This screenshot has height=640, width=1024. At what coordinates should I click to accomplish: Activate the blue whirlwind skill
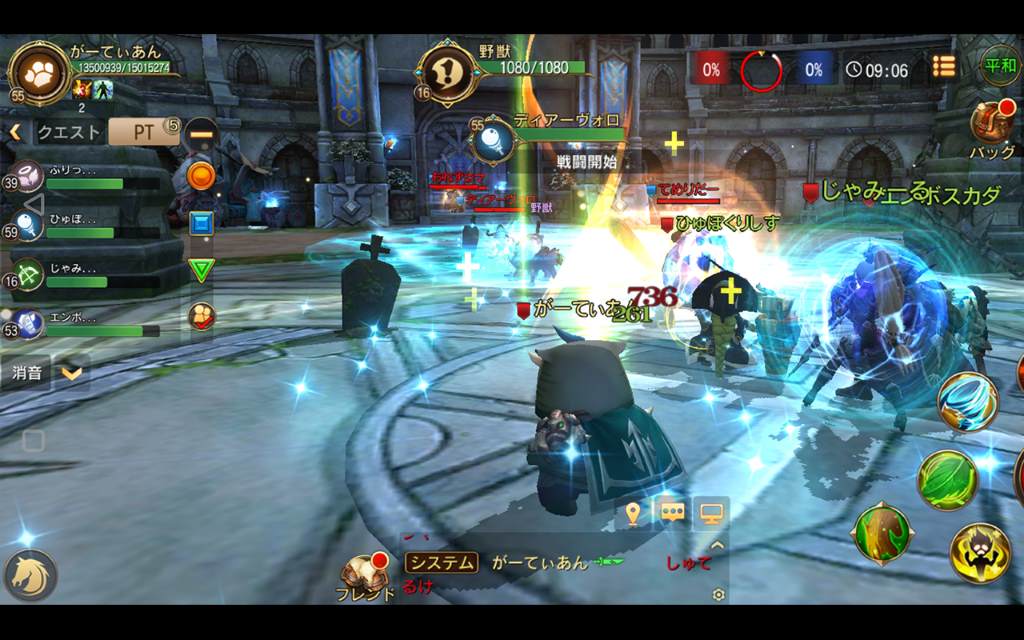click(x=967, y=401)
